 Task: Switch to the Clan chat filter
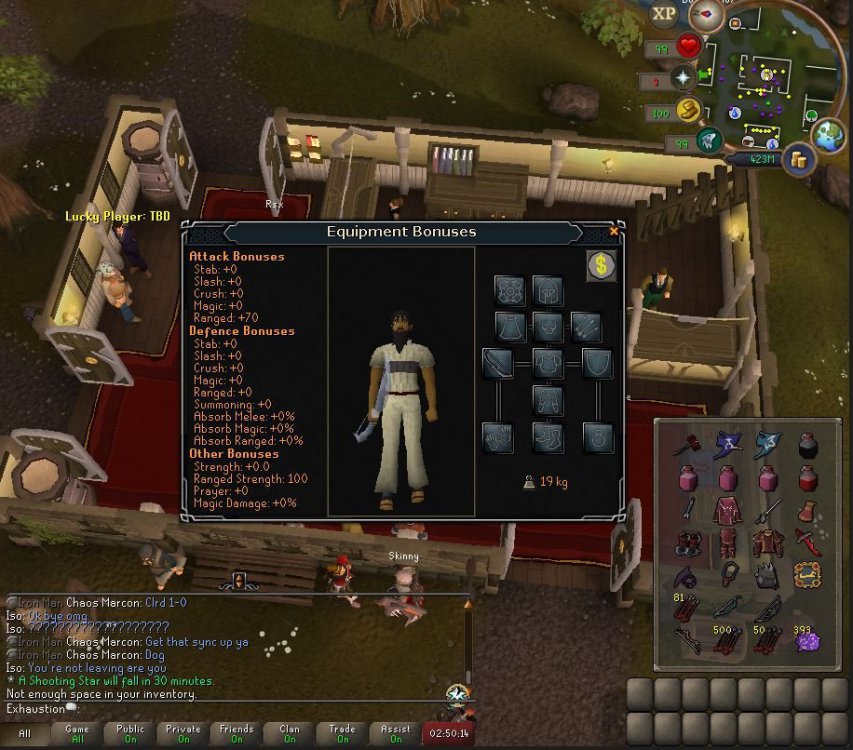pos(289,734)
